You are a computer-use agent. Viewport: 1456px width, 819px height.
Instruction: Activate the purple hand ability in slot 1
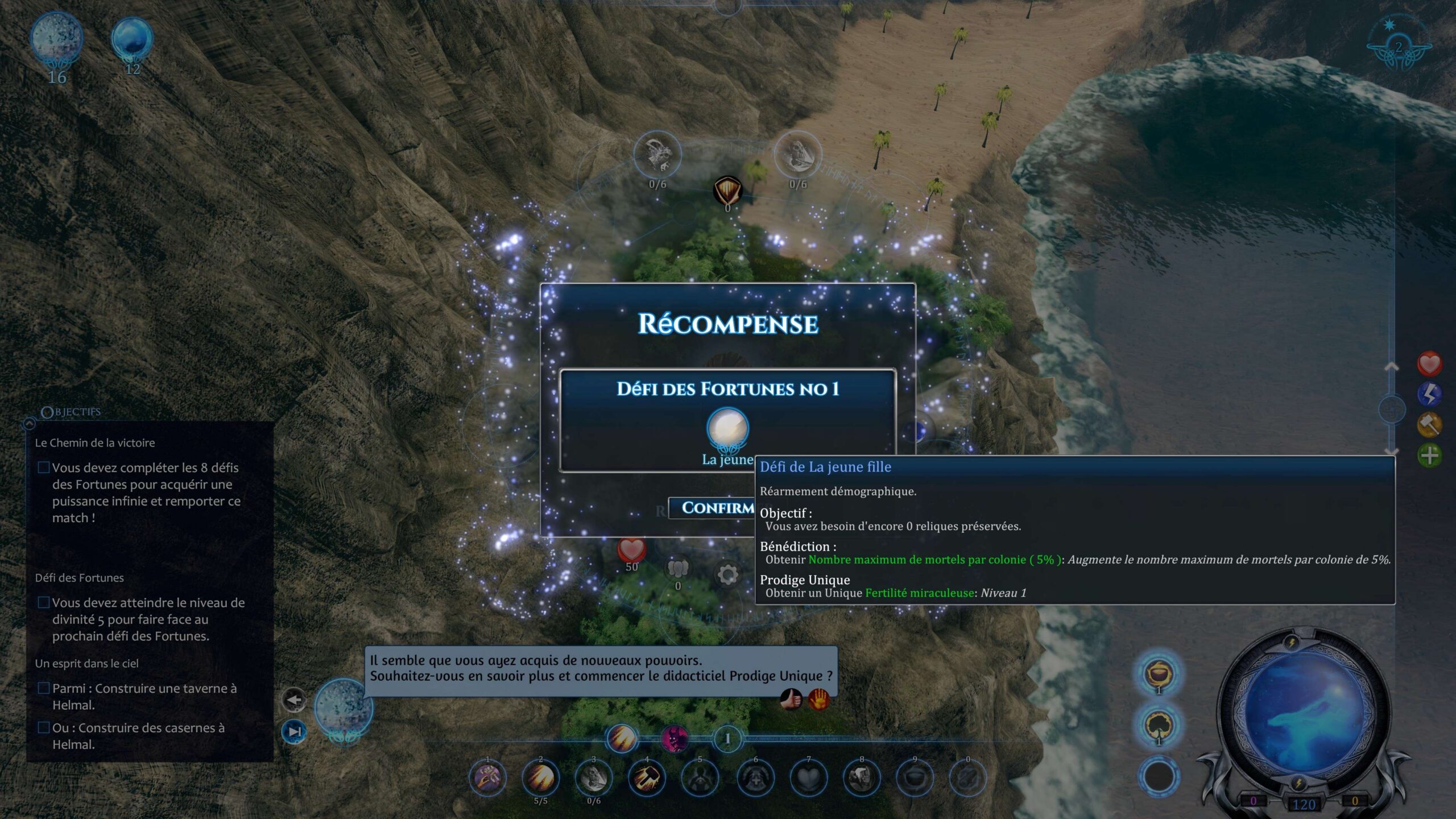[487, 778]
